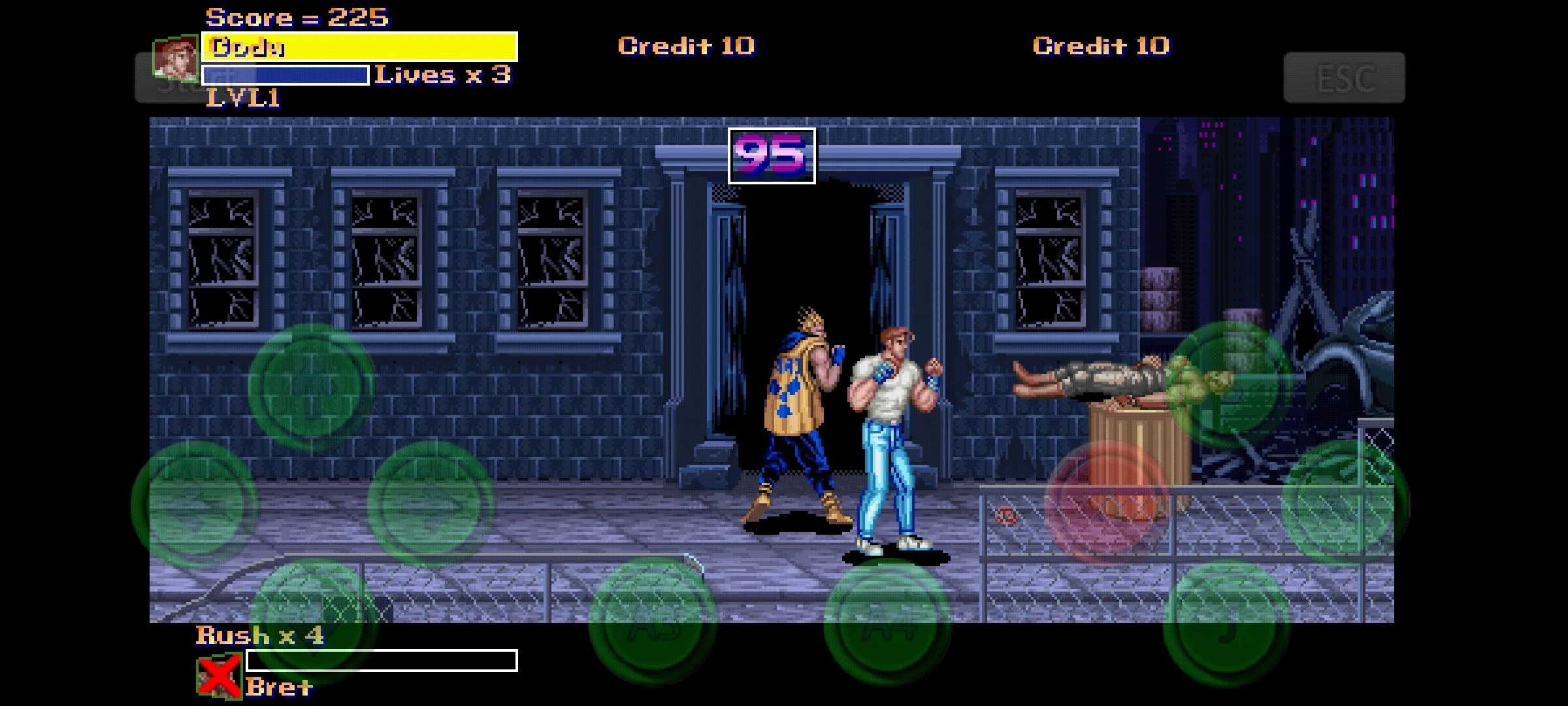Viewport: 1568px width, 706px height.
Task: Tap the green A3 action button
Action: coord(653,622)
